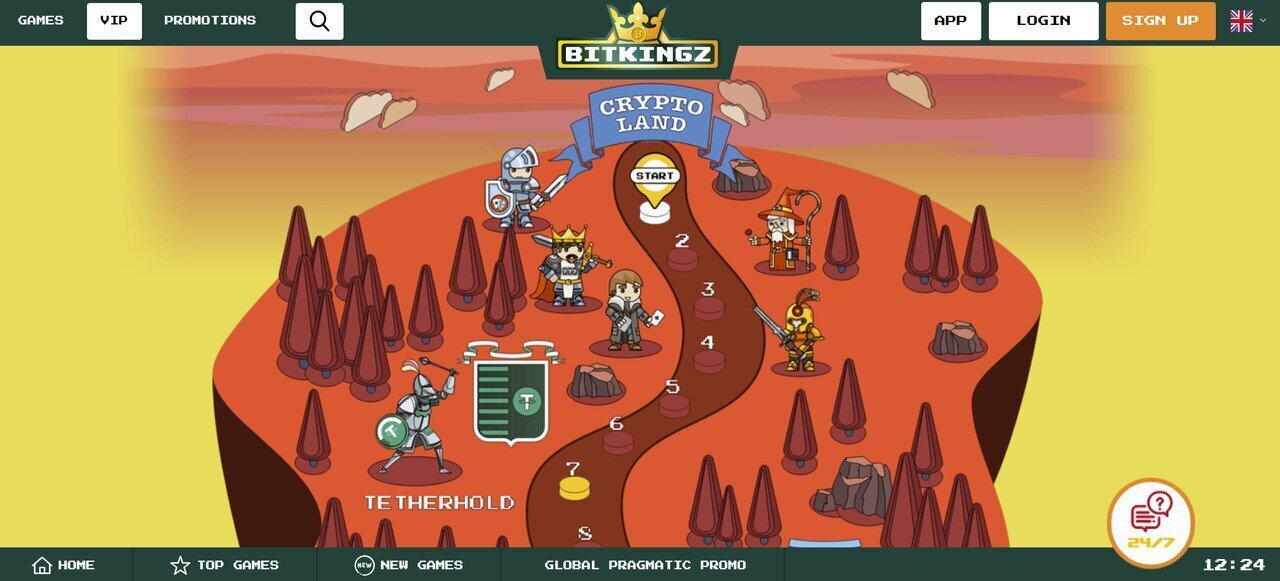Select level 7 gold coin on the path
1280x581 pixels.
click(x=574, y=485)
